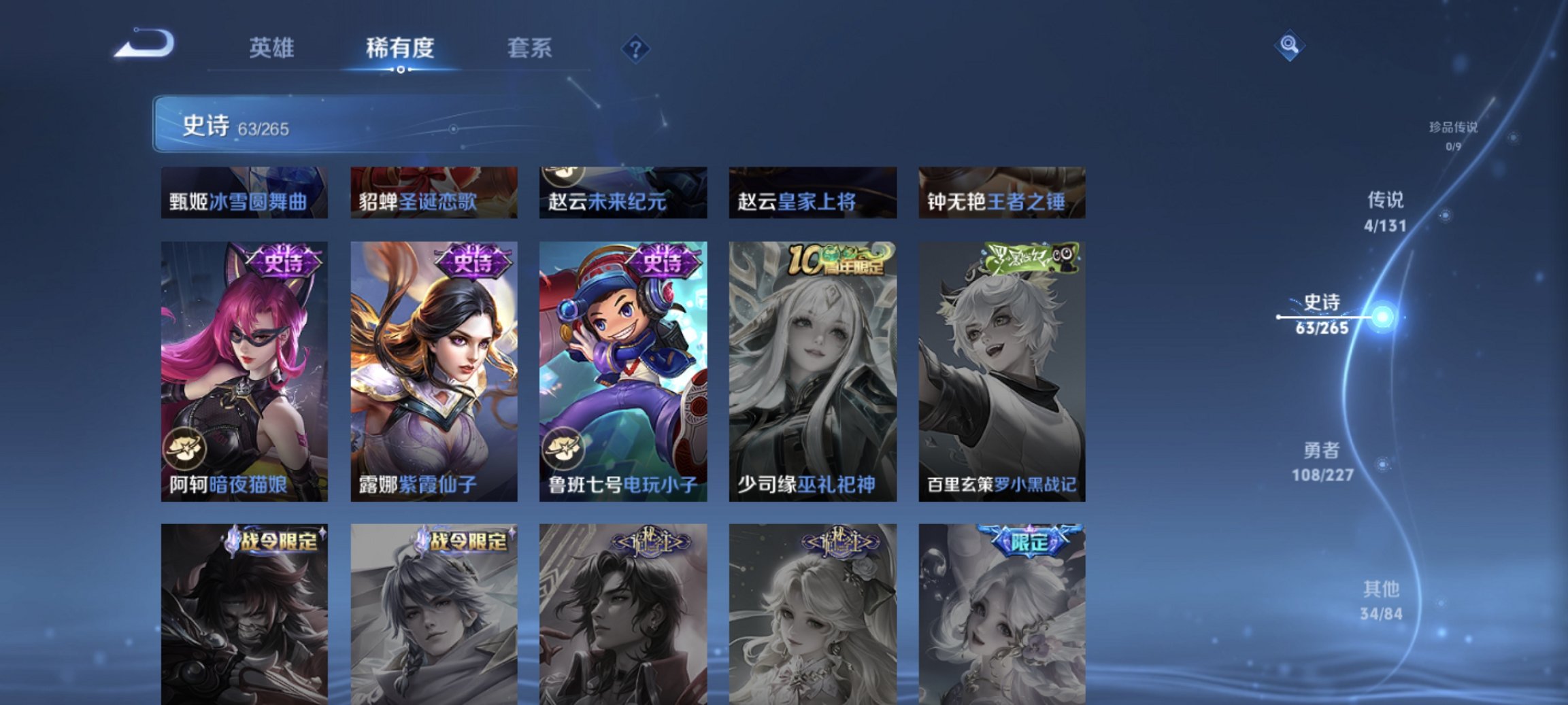Select the 稀有度 tab header

[401, 49]
